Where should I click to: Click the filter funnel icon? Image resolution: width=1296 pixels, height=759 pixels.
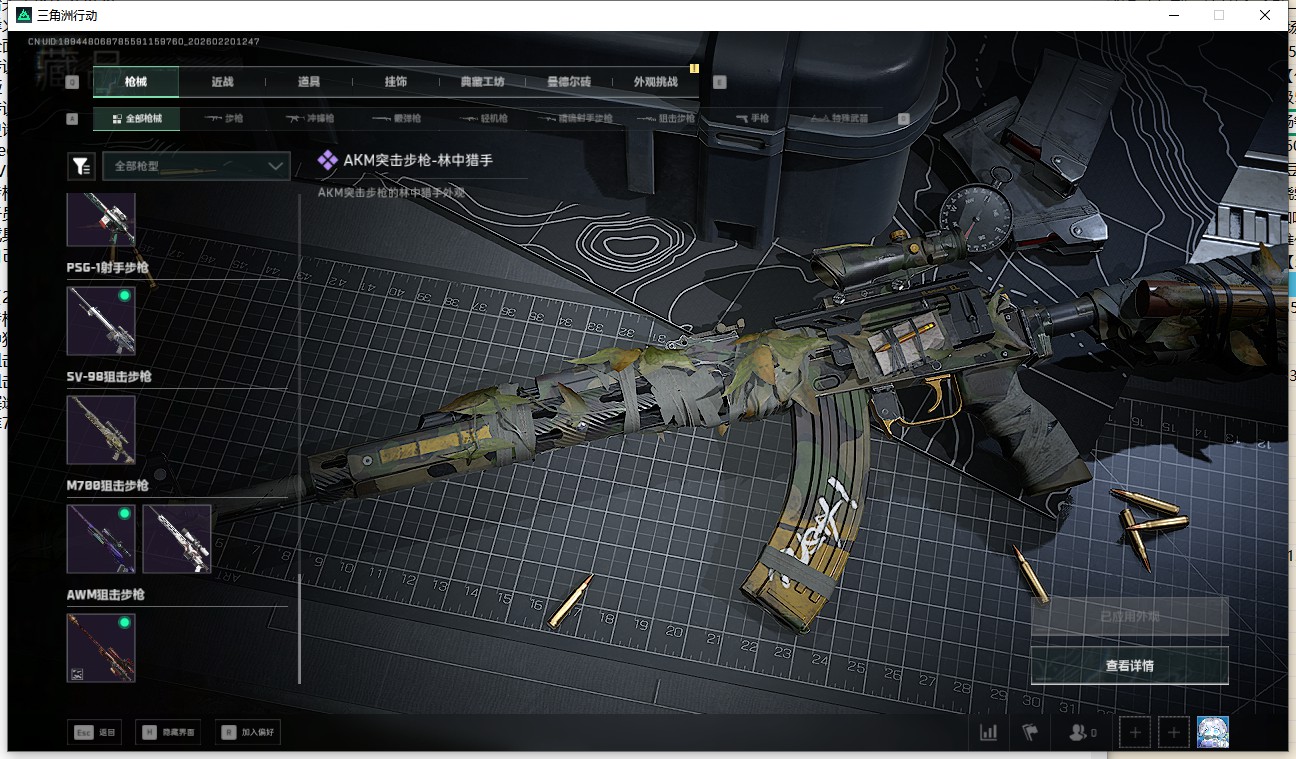coord(80,166)
